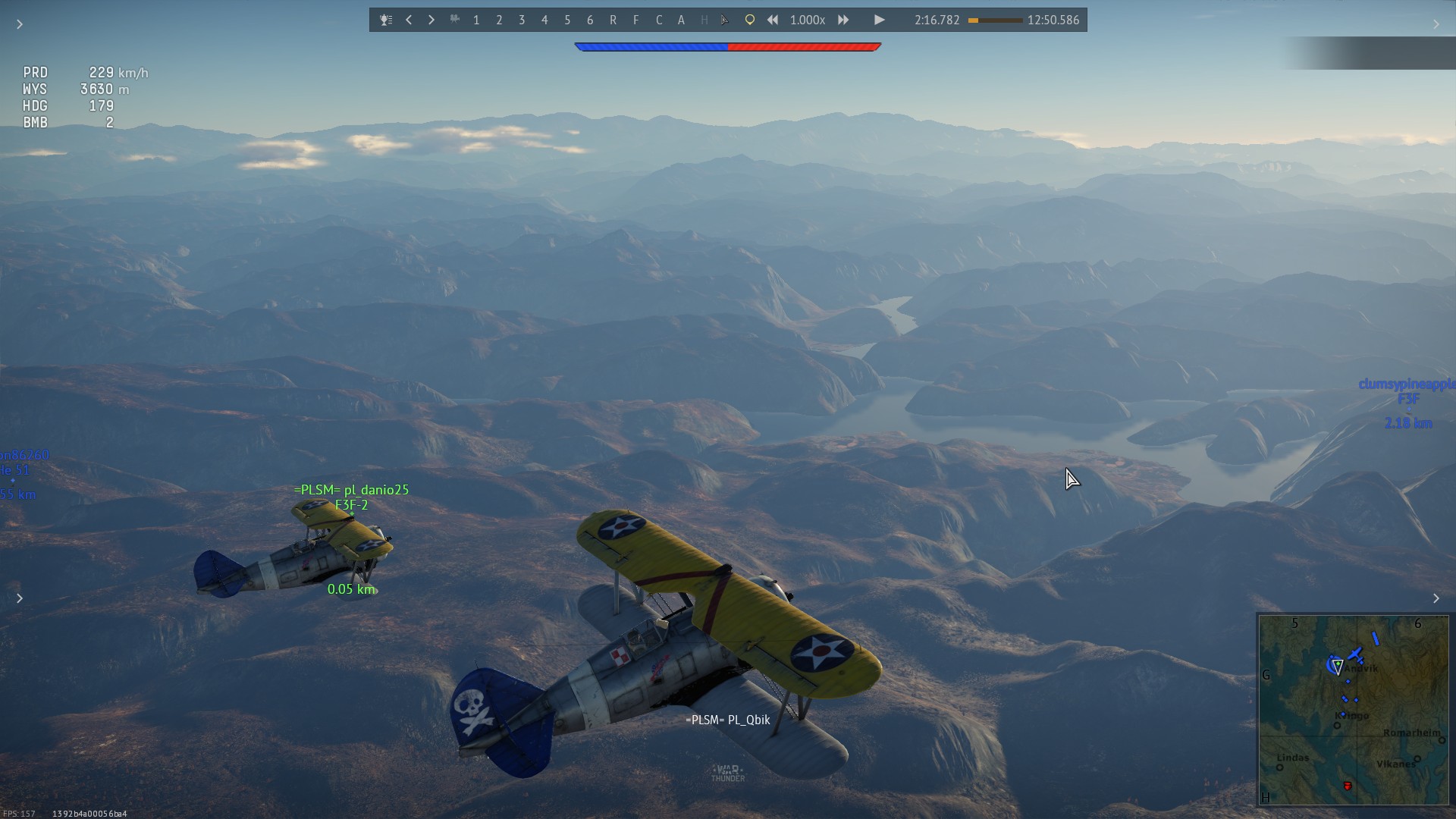Select camera preset 1

[x=476, y=20]
